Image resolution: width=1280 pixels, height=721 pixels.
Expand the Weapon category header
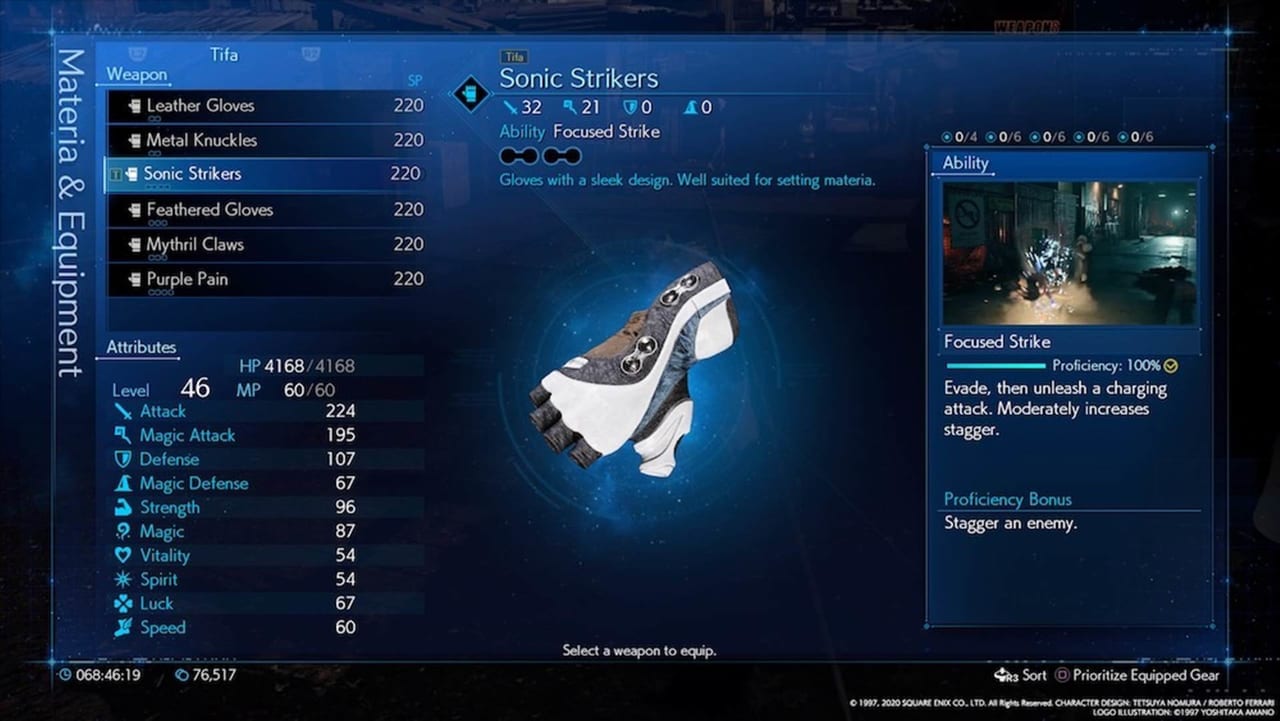tap(136, 74)
